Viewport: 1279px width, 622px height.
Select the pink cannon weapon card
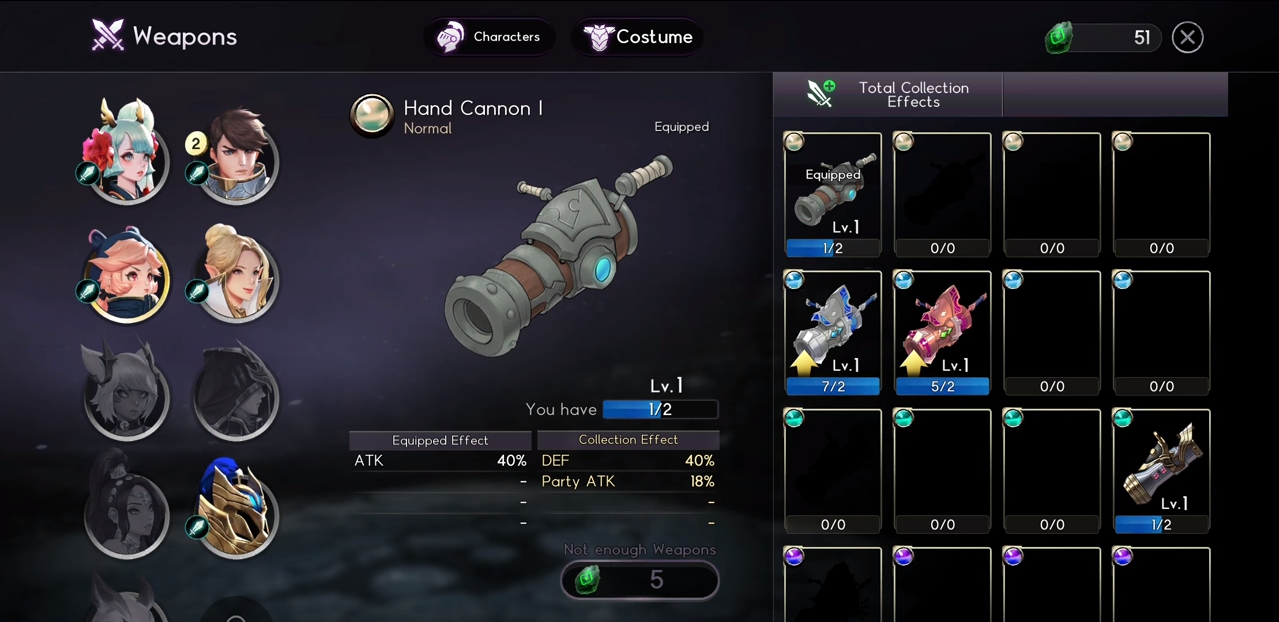click(x=942, y=332)
